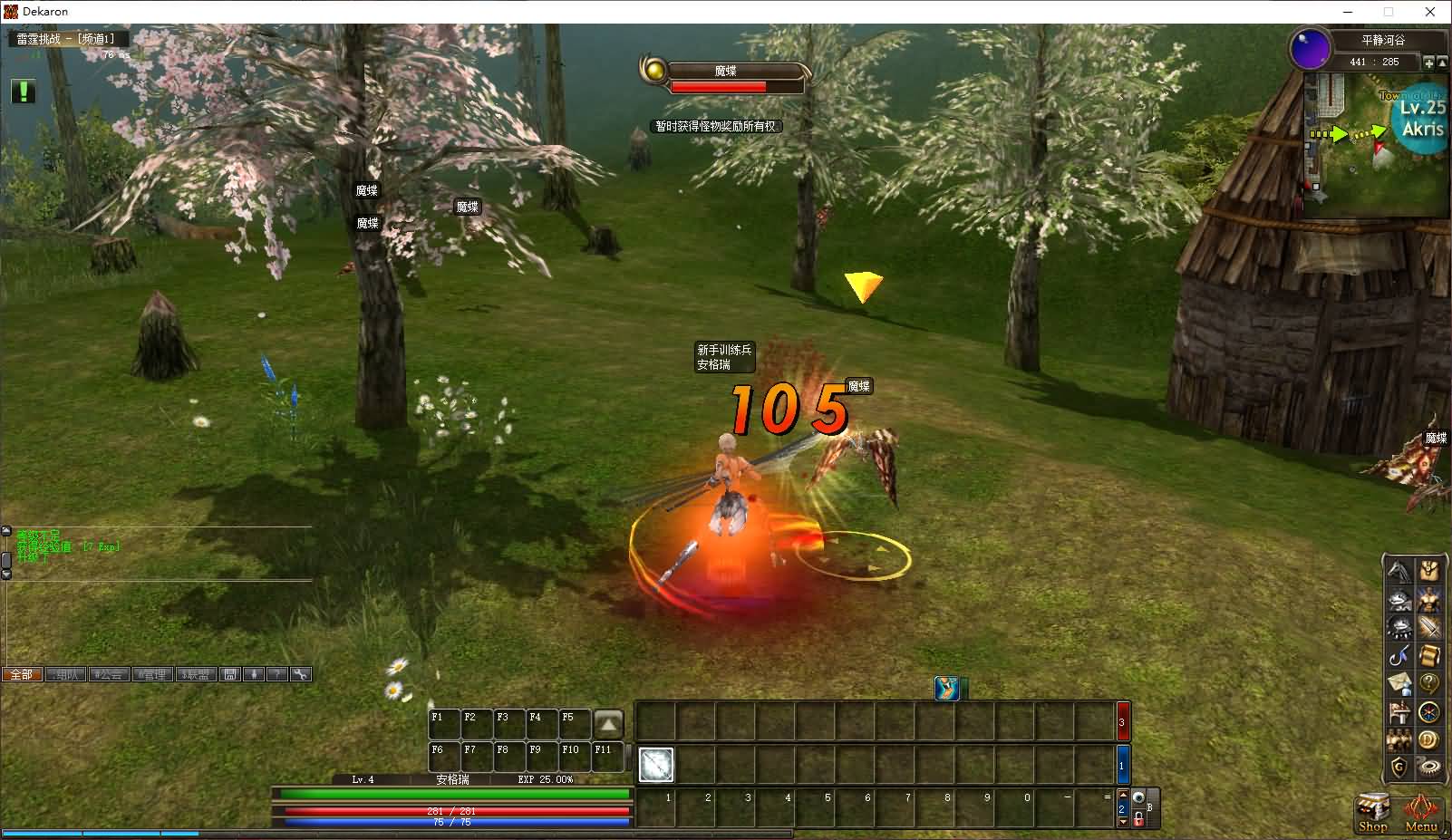The height and width of the screenshot is (840, 1452).
Task: Open the Shop button
Action: point(1372,812)
